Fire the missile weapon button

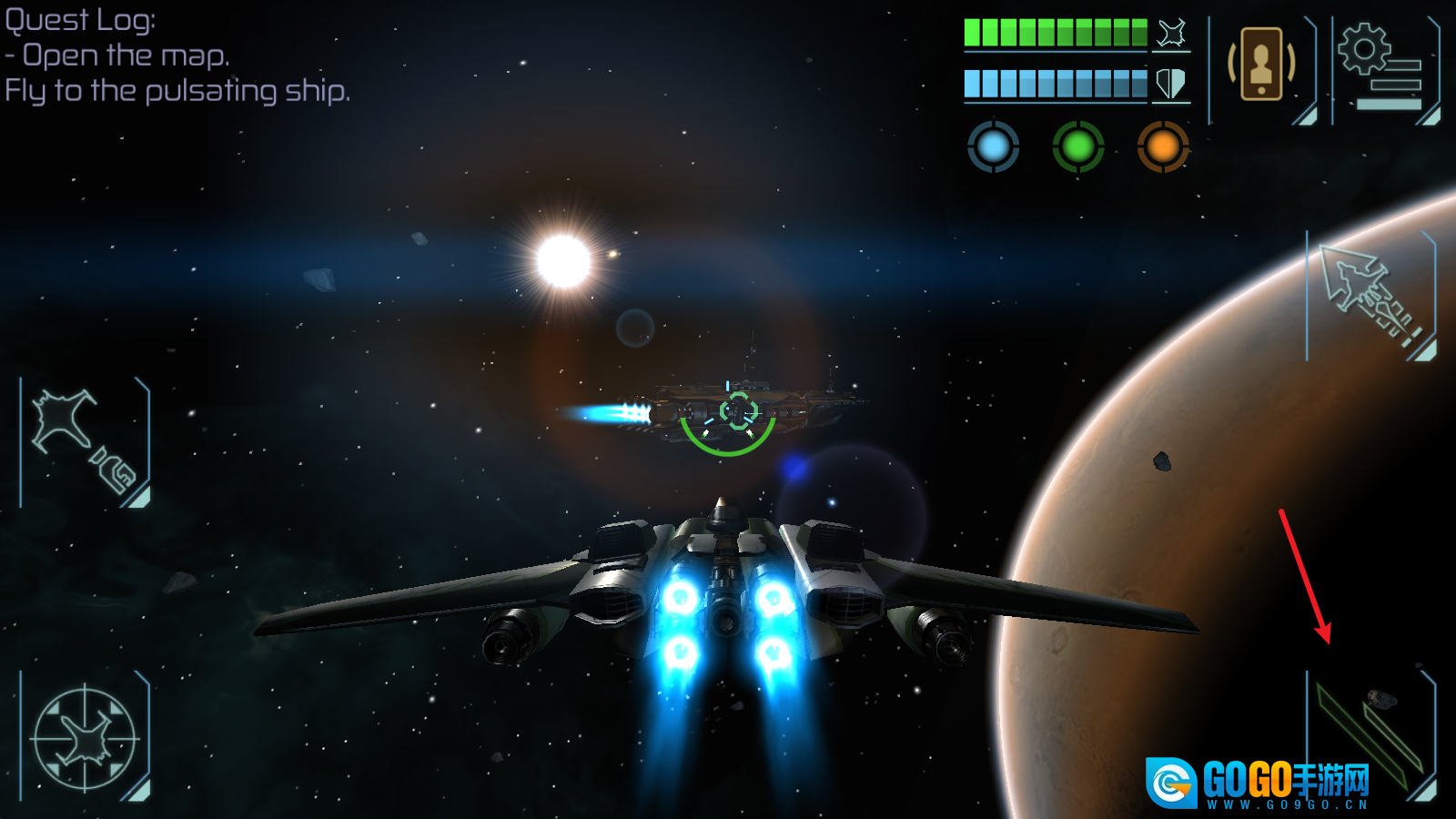pyautogui.click(x=1370, y=296)
